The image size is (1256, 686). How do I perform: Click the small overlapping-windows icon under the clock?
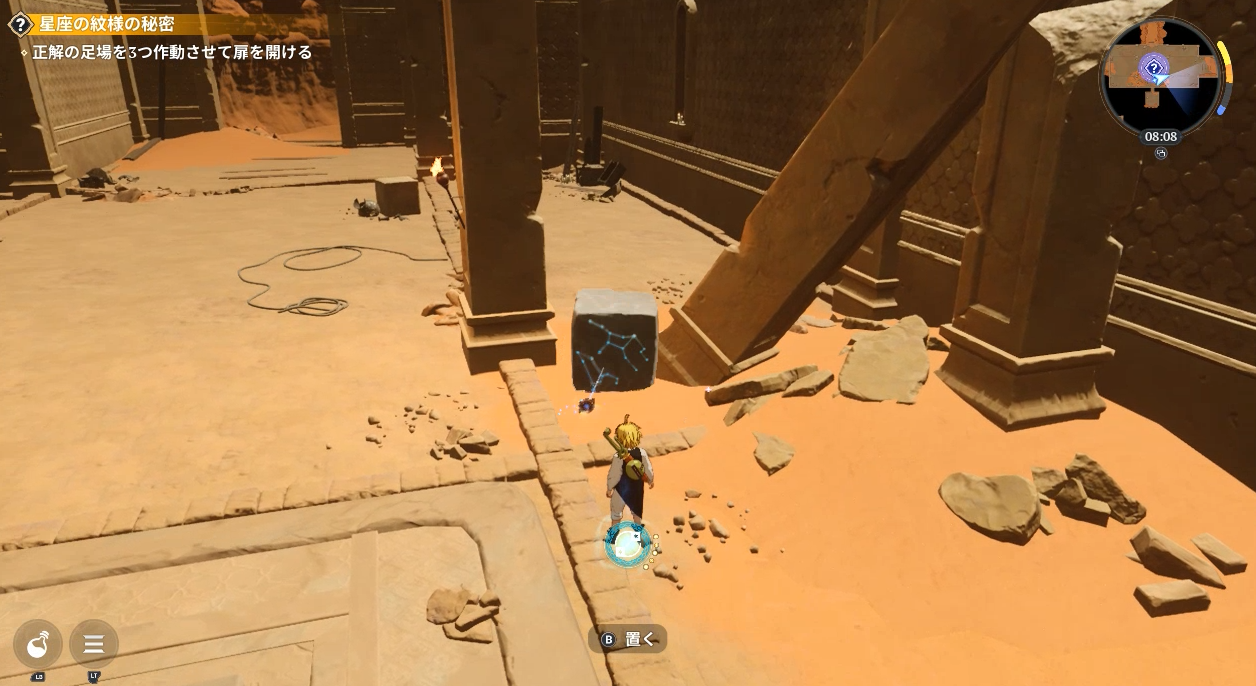click(1161, 153)
